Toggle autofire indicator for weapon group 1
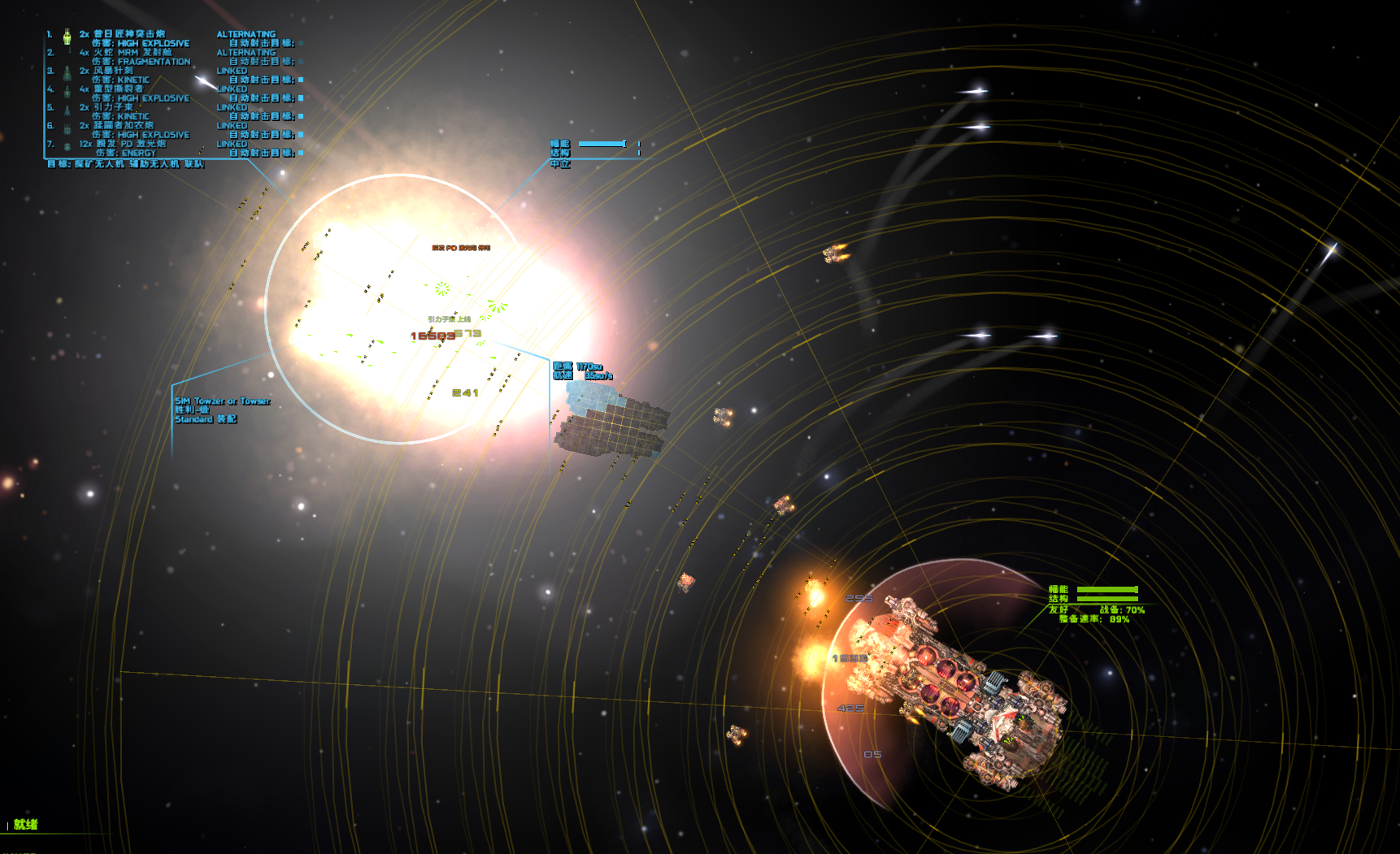Viewport: 1400px width, 854px height. pos(301,43)
